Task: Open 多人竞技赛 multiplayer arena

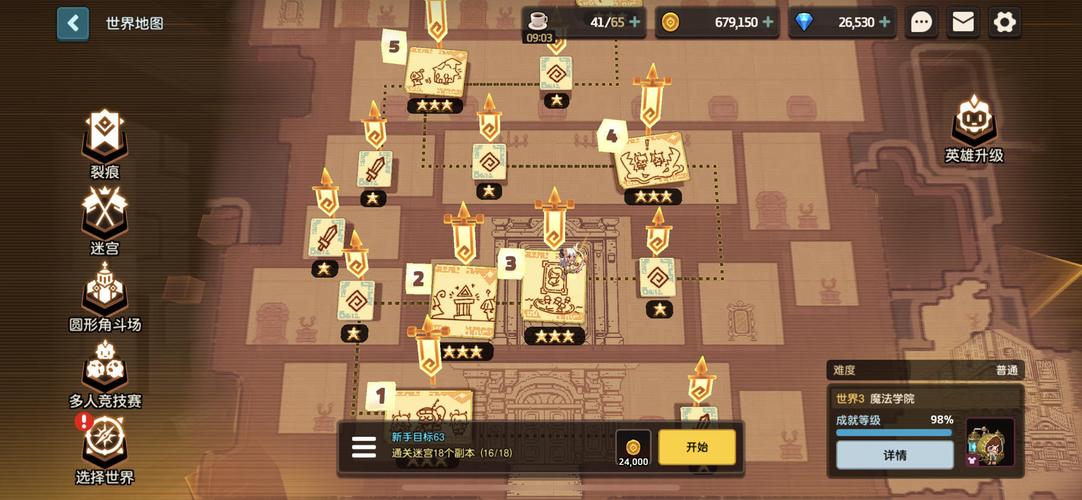Action: 104,372
